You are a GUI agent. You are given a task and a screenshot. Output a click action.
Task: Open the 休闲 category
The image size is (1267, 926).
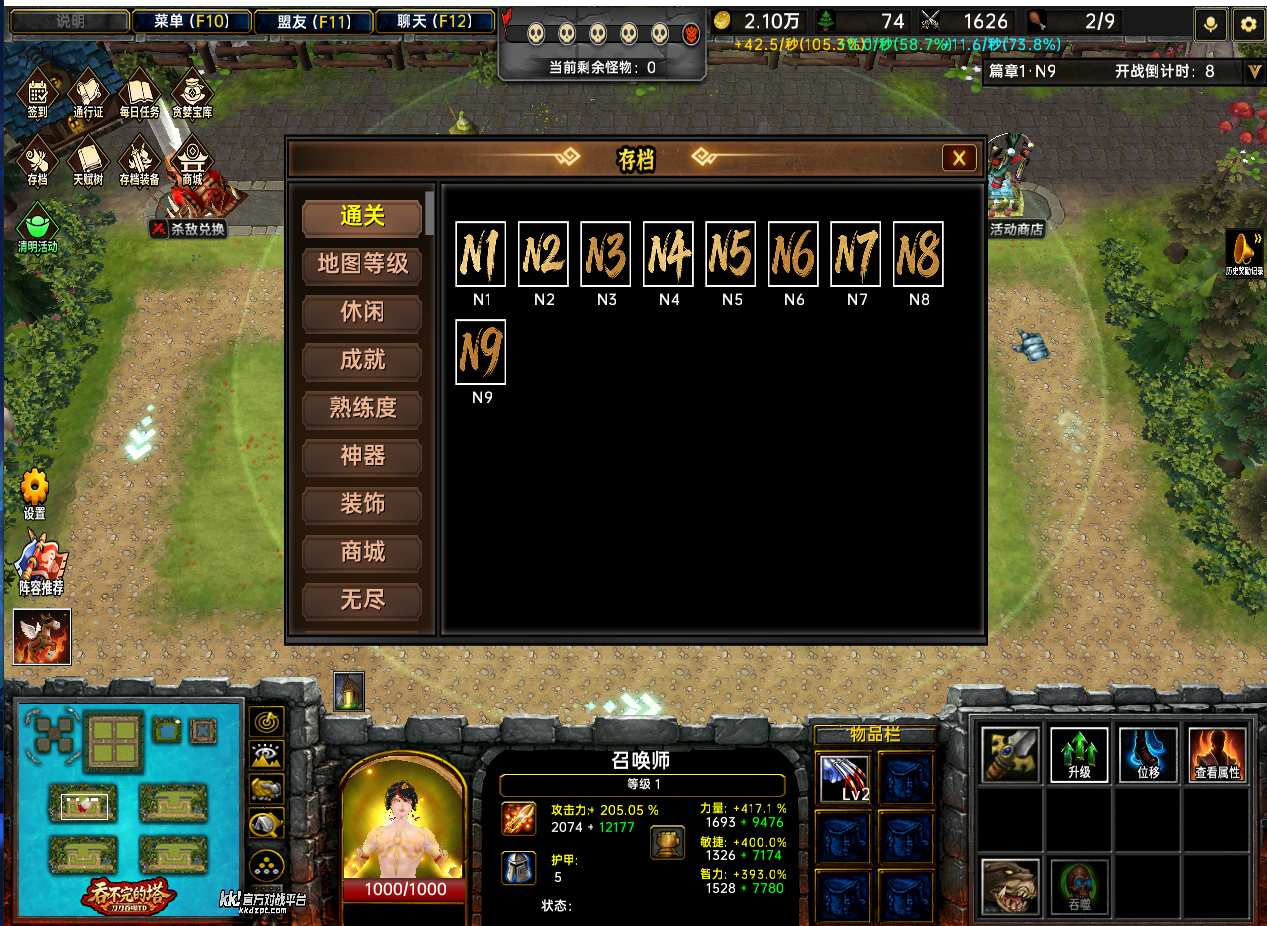pos(362,312)
